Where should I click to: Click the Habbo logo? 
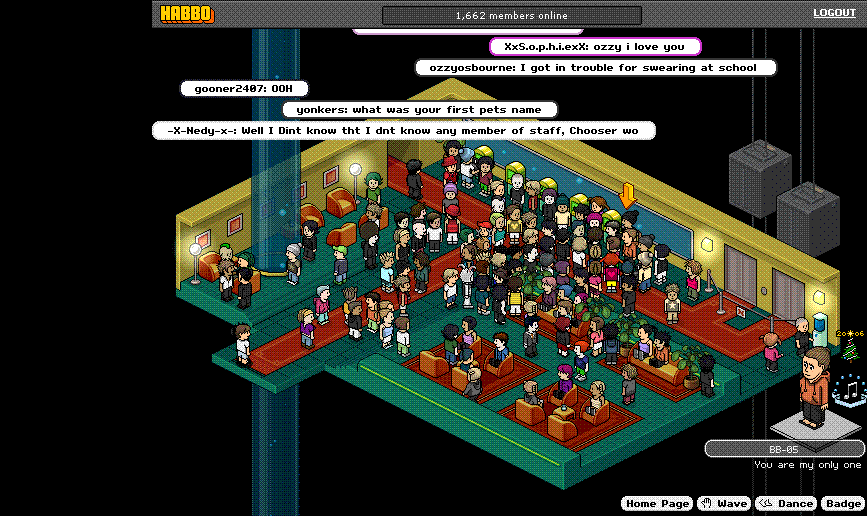point(188,14)
